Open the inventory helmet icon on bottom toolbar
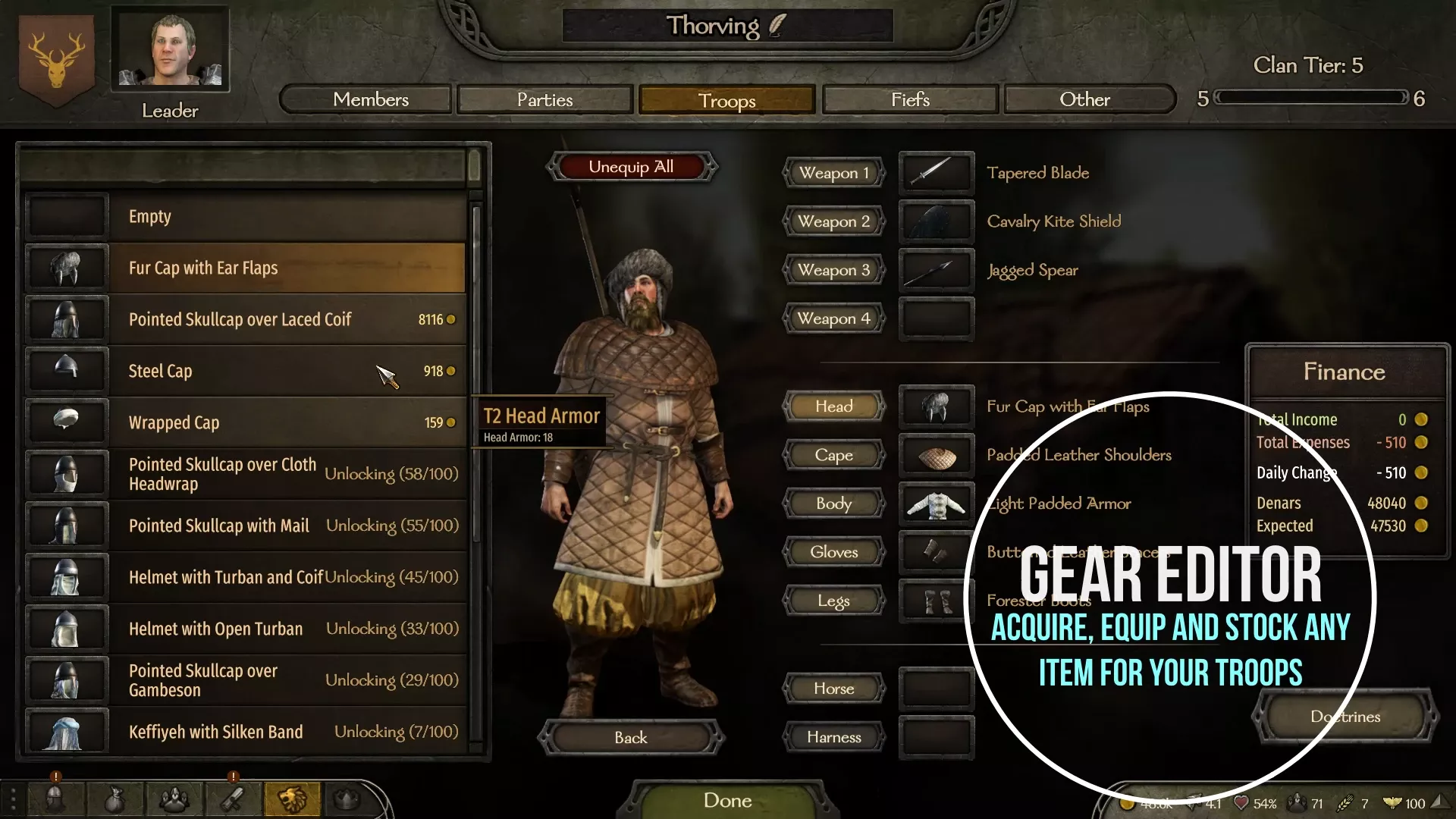Image resolution: width=1456 pixels, height=819 pixels. click(55, 799)
